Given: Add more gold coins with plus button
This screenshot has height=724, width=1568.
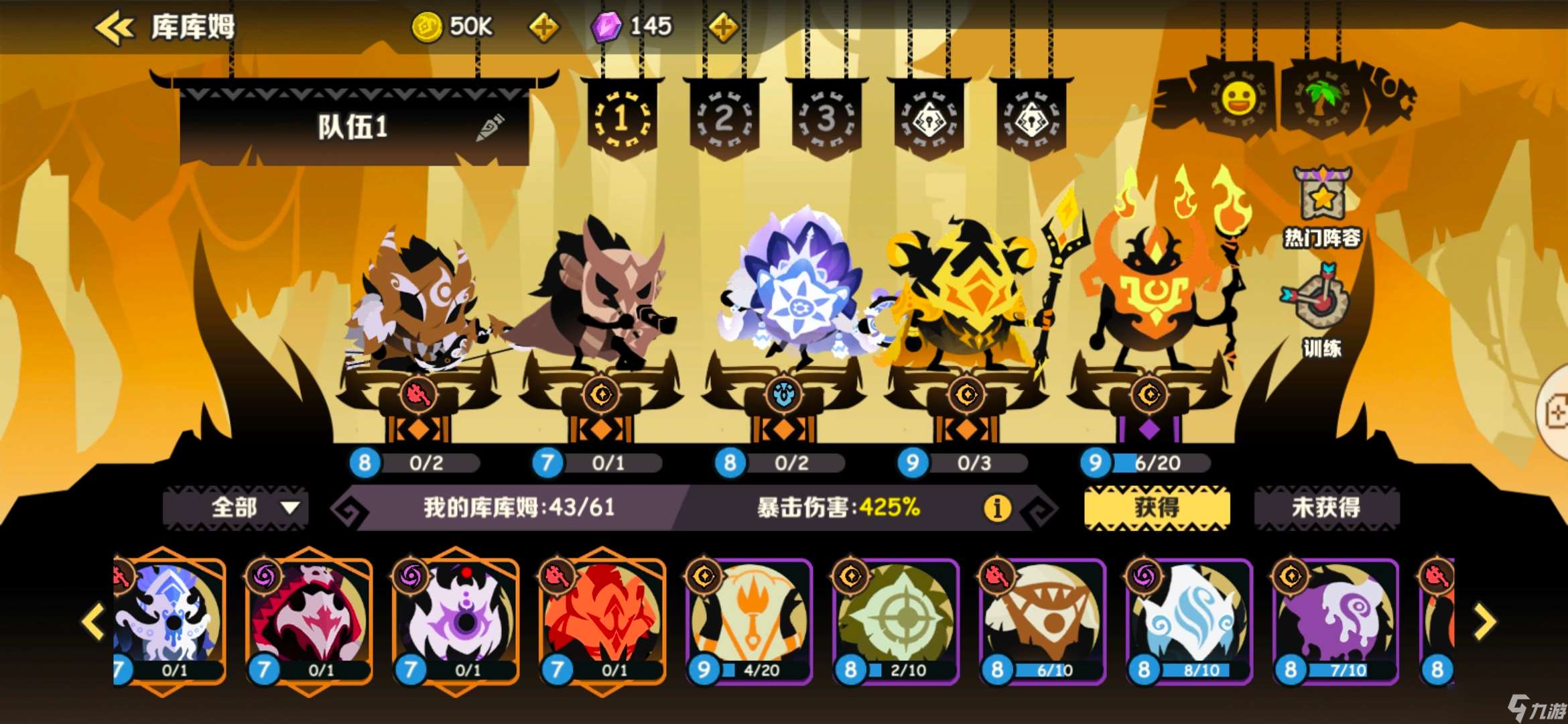Looking at the screenshot, I should (x=543, y=28).
